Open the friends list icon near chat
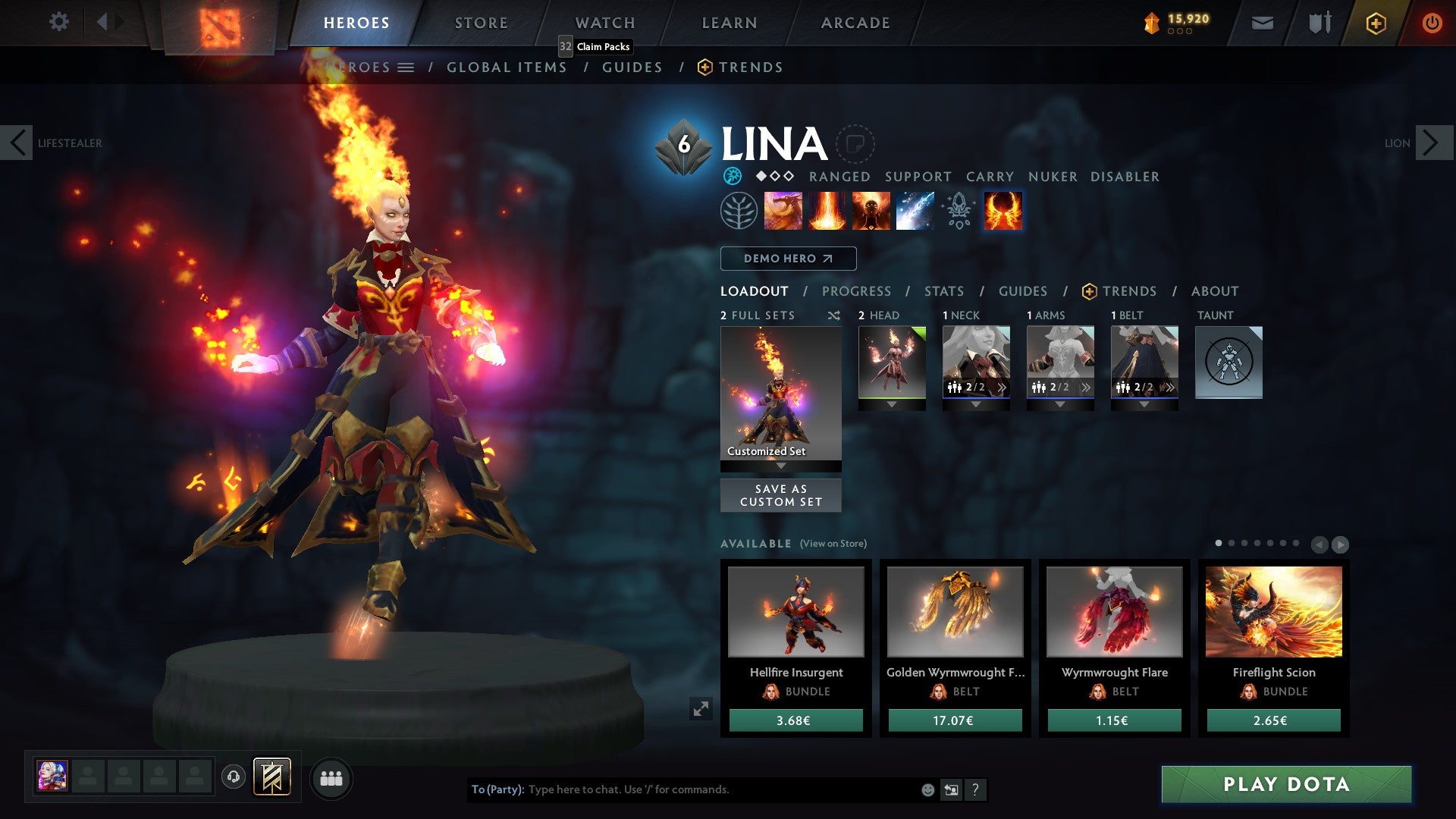 click(x=331, y=778)
